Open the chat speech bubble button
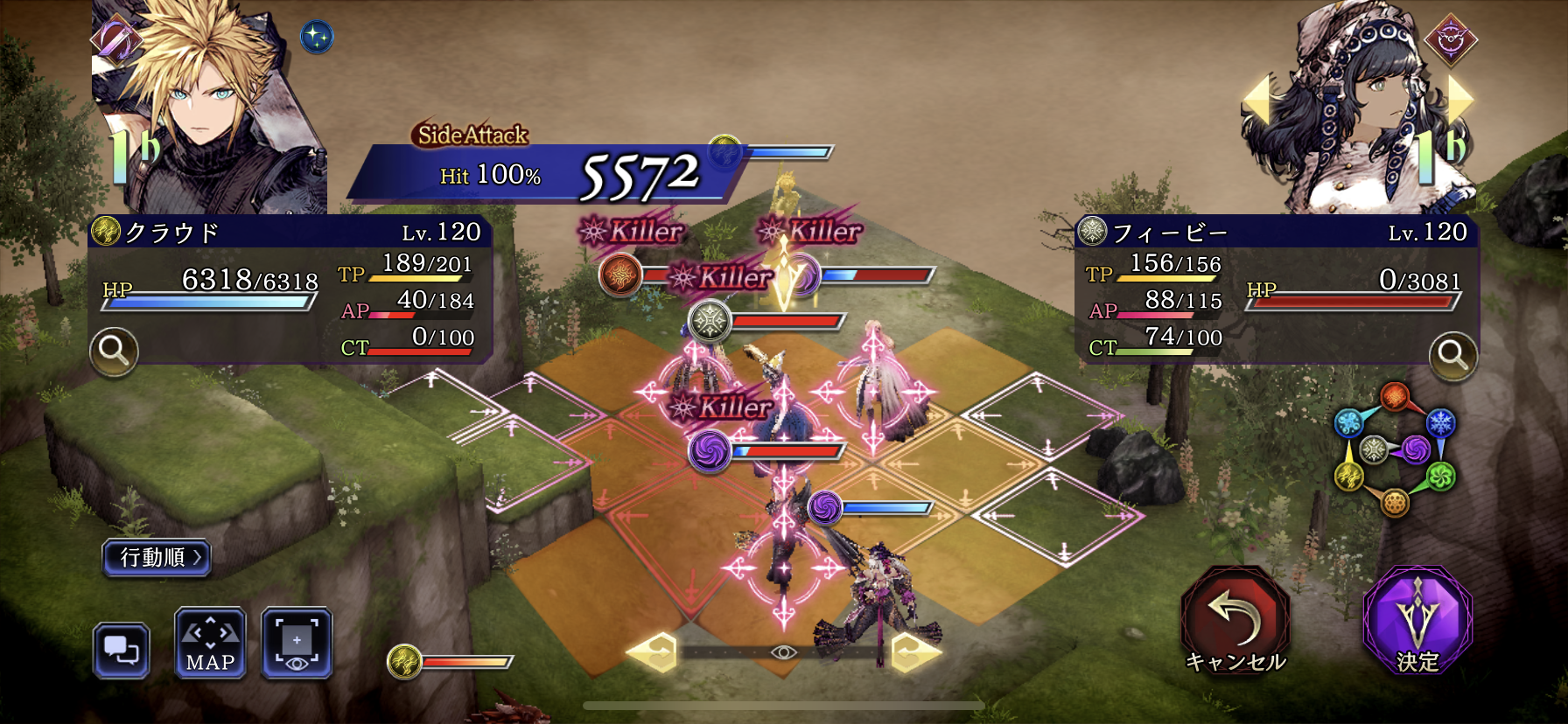Viewport: 1568px width, 724px height. (122, 651)
